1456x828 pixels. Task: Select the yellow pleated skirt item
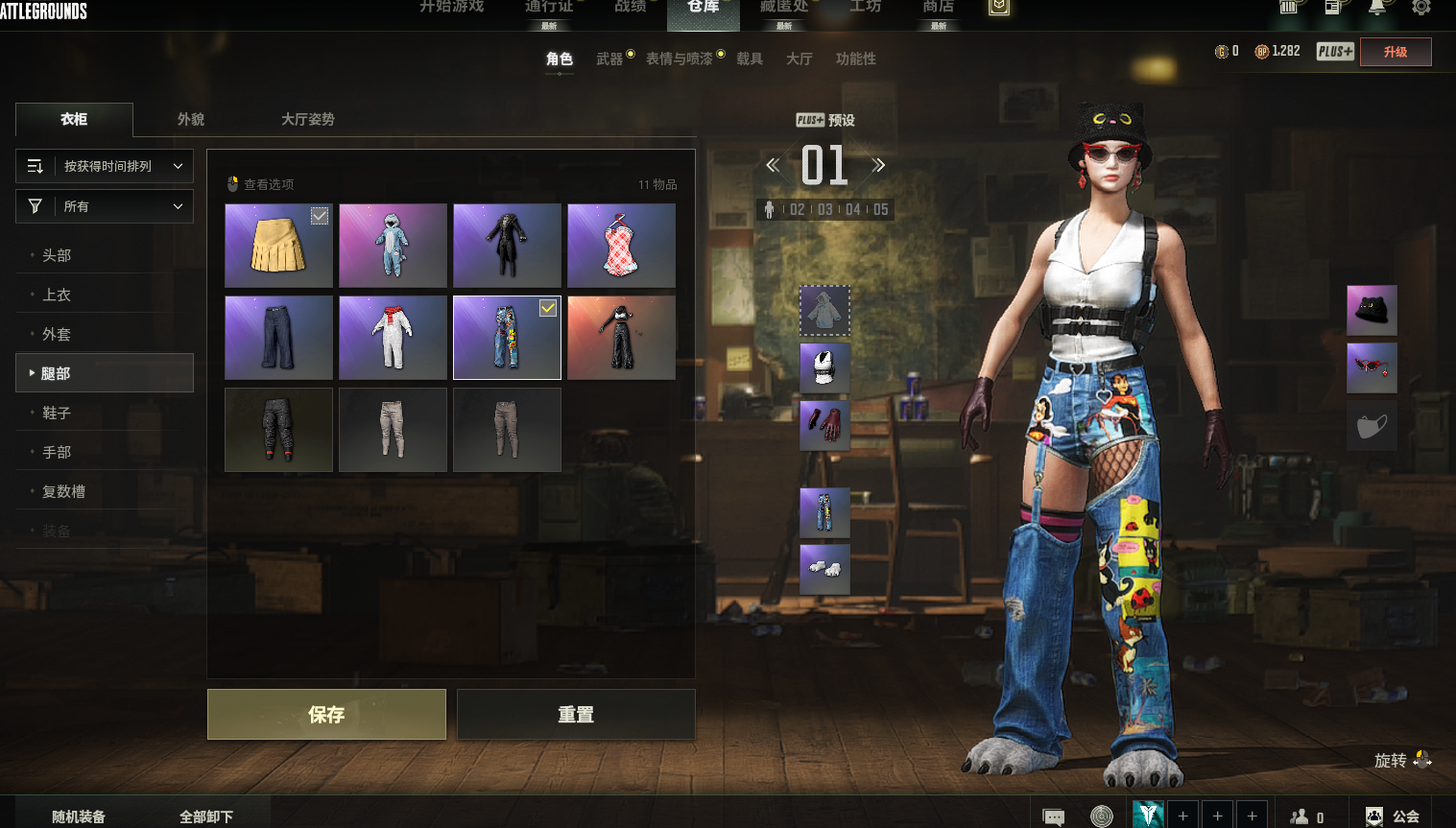point(278,246)
